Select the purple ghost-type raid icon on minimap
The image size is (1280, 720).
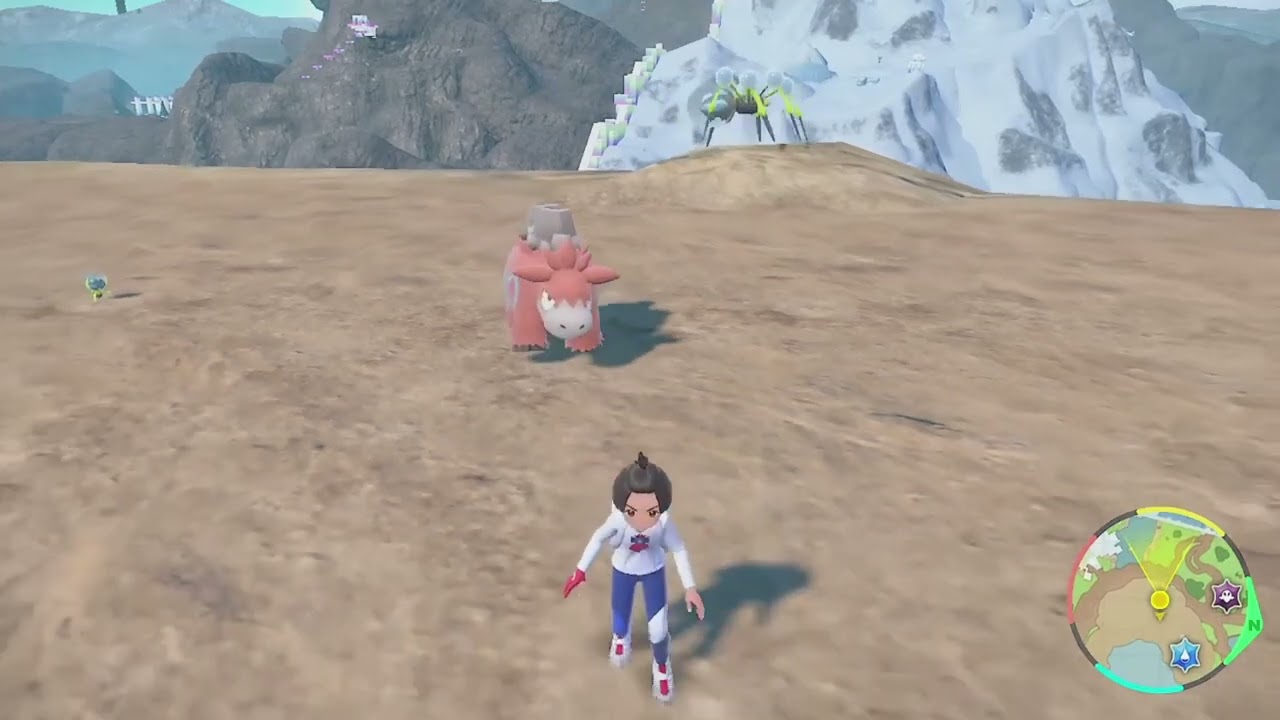point(1225,598)
